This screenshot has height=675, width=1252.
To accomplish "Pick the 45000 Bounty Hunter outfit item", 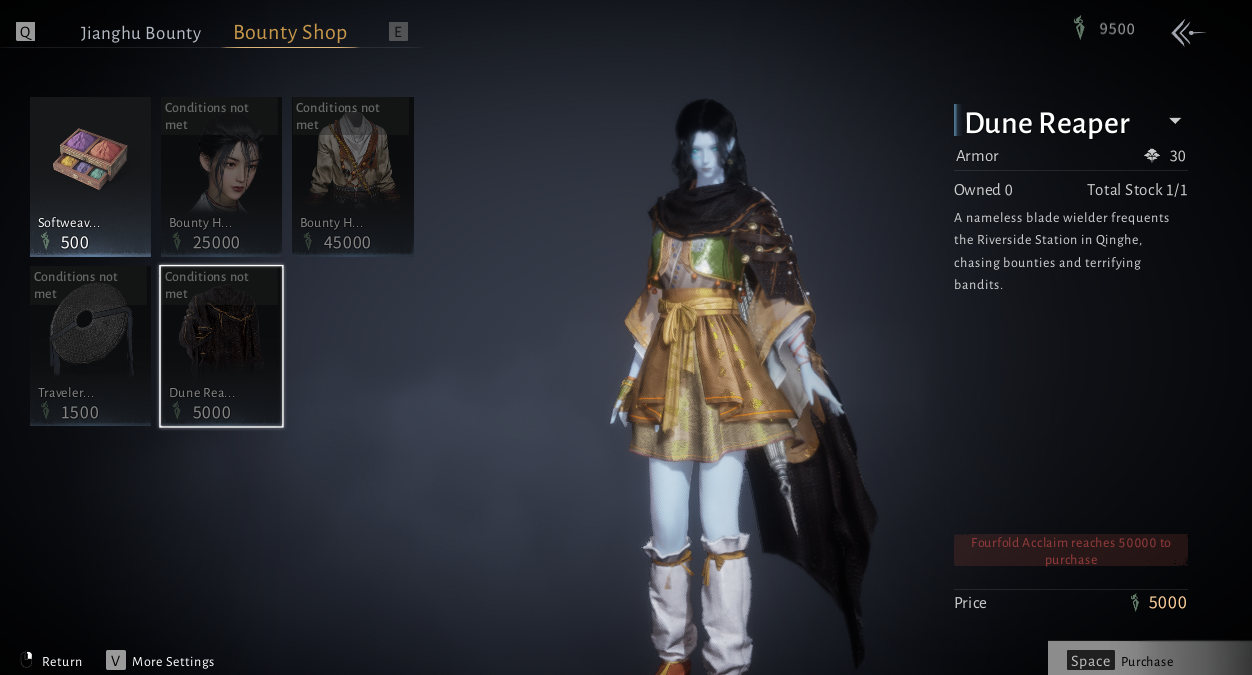I will click(352, 176).
